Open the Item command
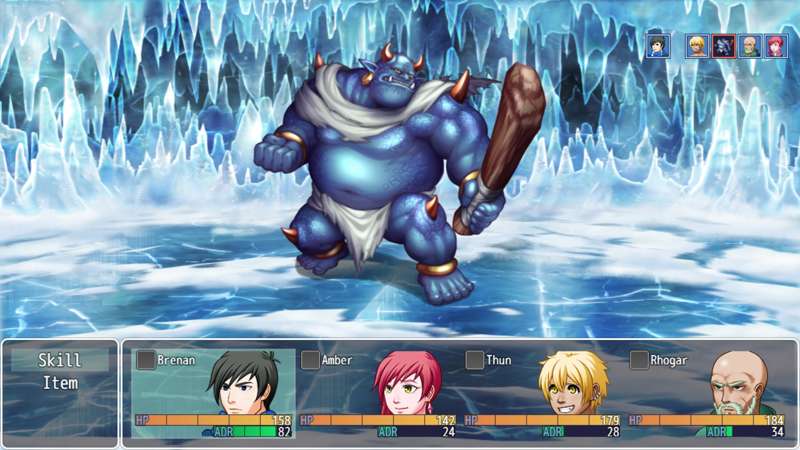This screenshot has height=450, width=800. click(x=59, y=383)
